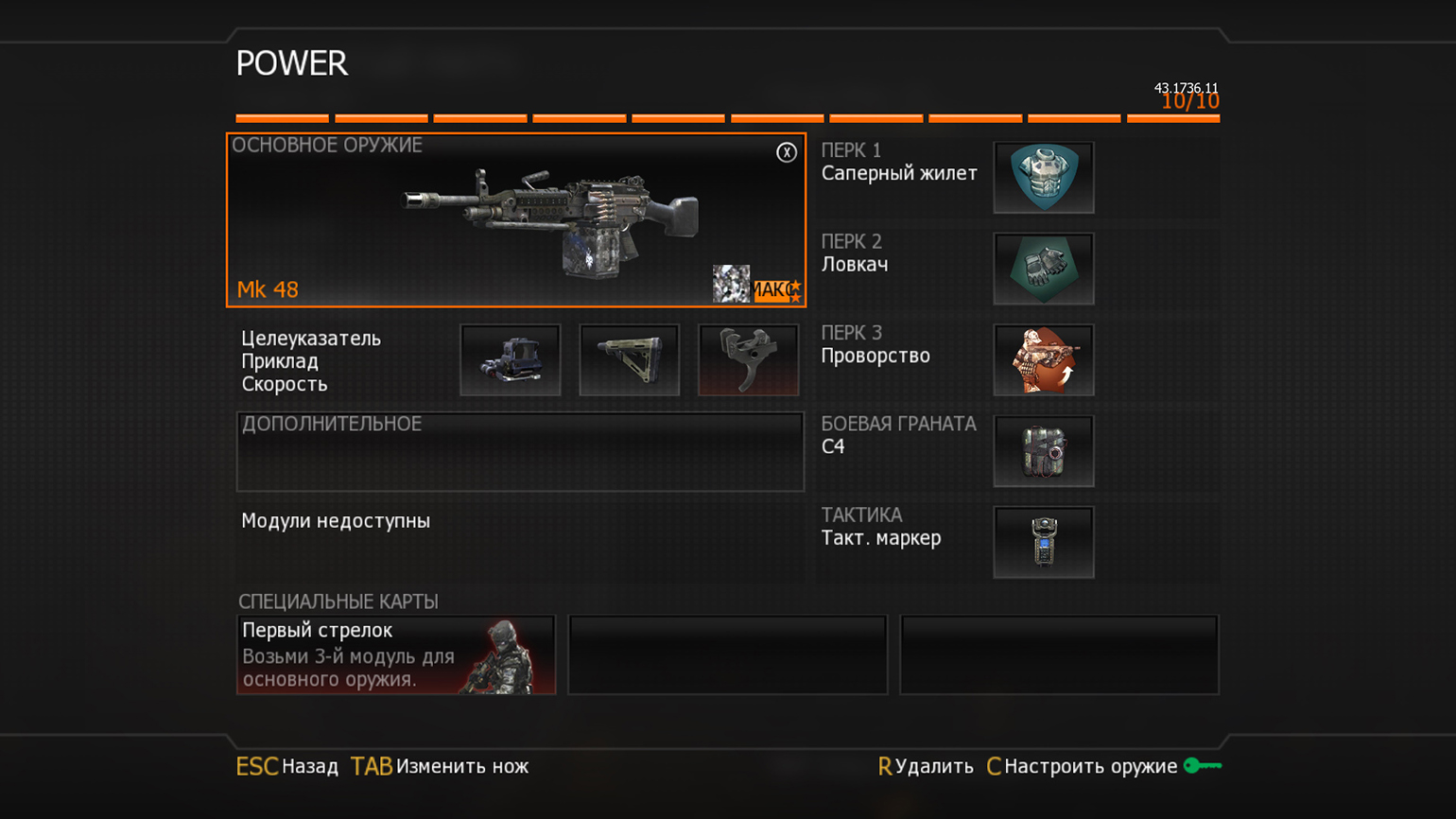Select the Mk 48 primary weapon slot

point(515,220)
